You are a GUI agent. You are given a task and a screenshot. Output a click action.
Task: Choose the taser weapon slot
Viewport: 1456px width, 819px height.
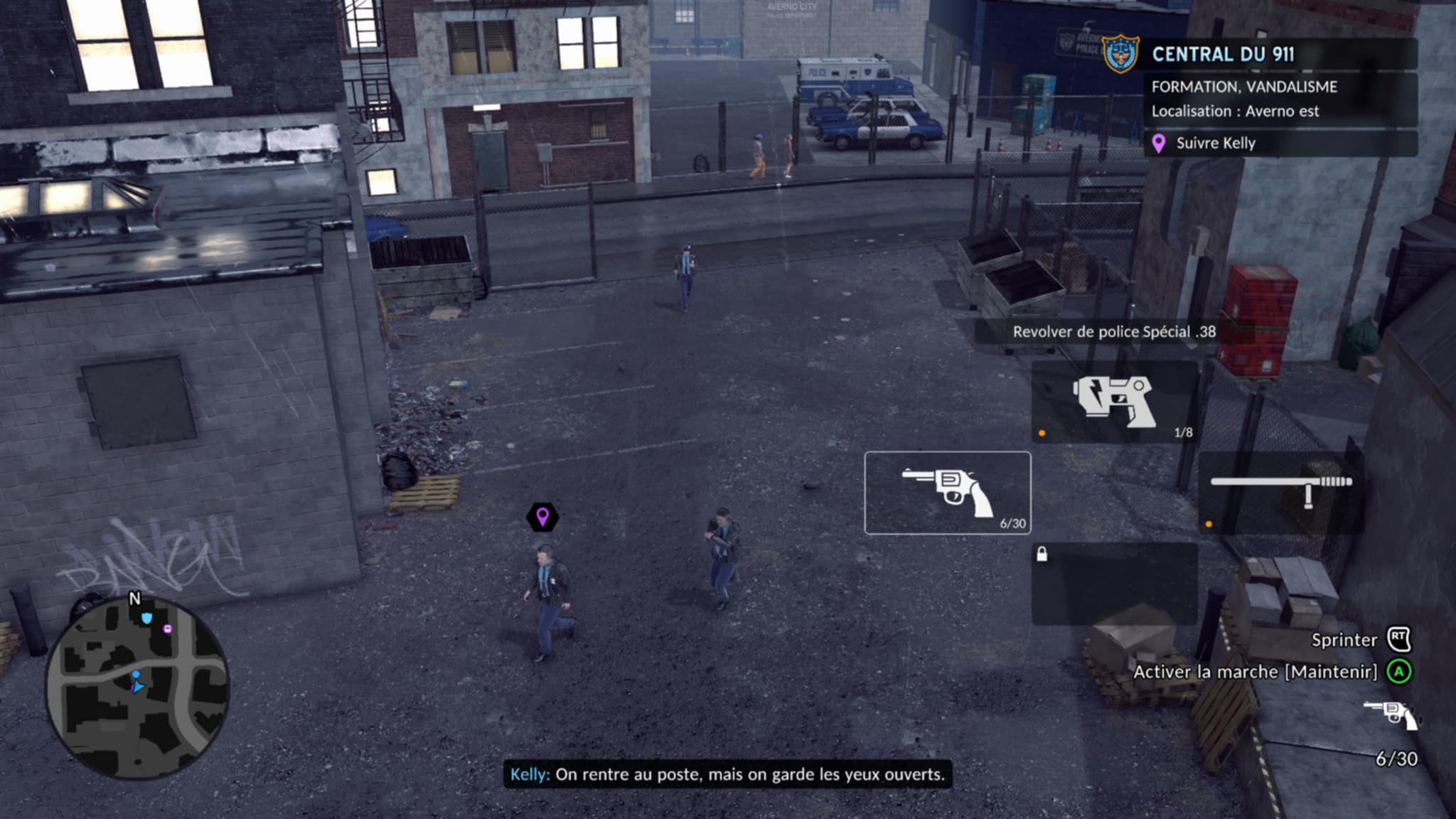(1114, 402)
